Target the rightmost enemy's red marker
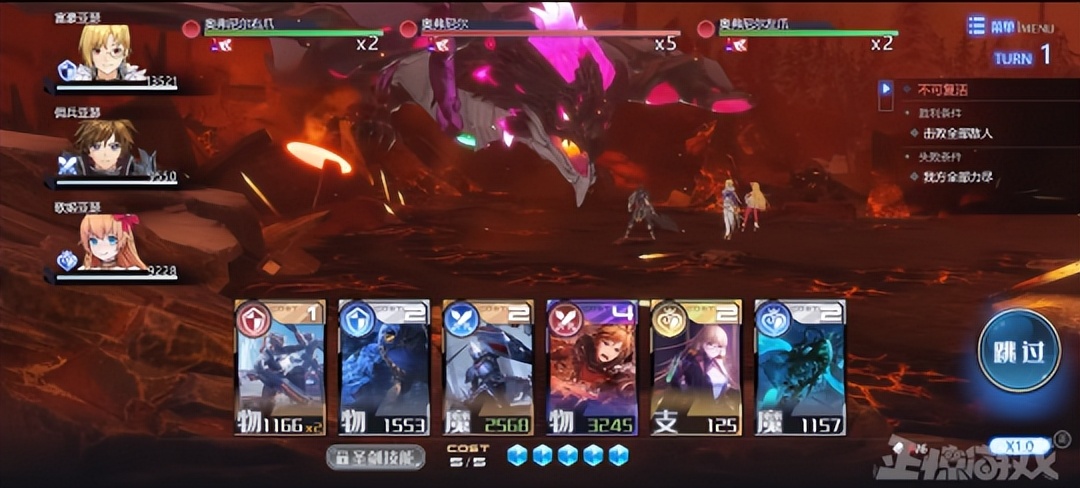This screenshot has width=1080, height=488. click(x=705, y=28)
